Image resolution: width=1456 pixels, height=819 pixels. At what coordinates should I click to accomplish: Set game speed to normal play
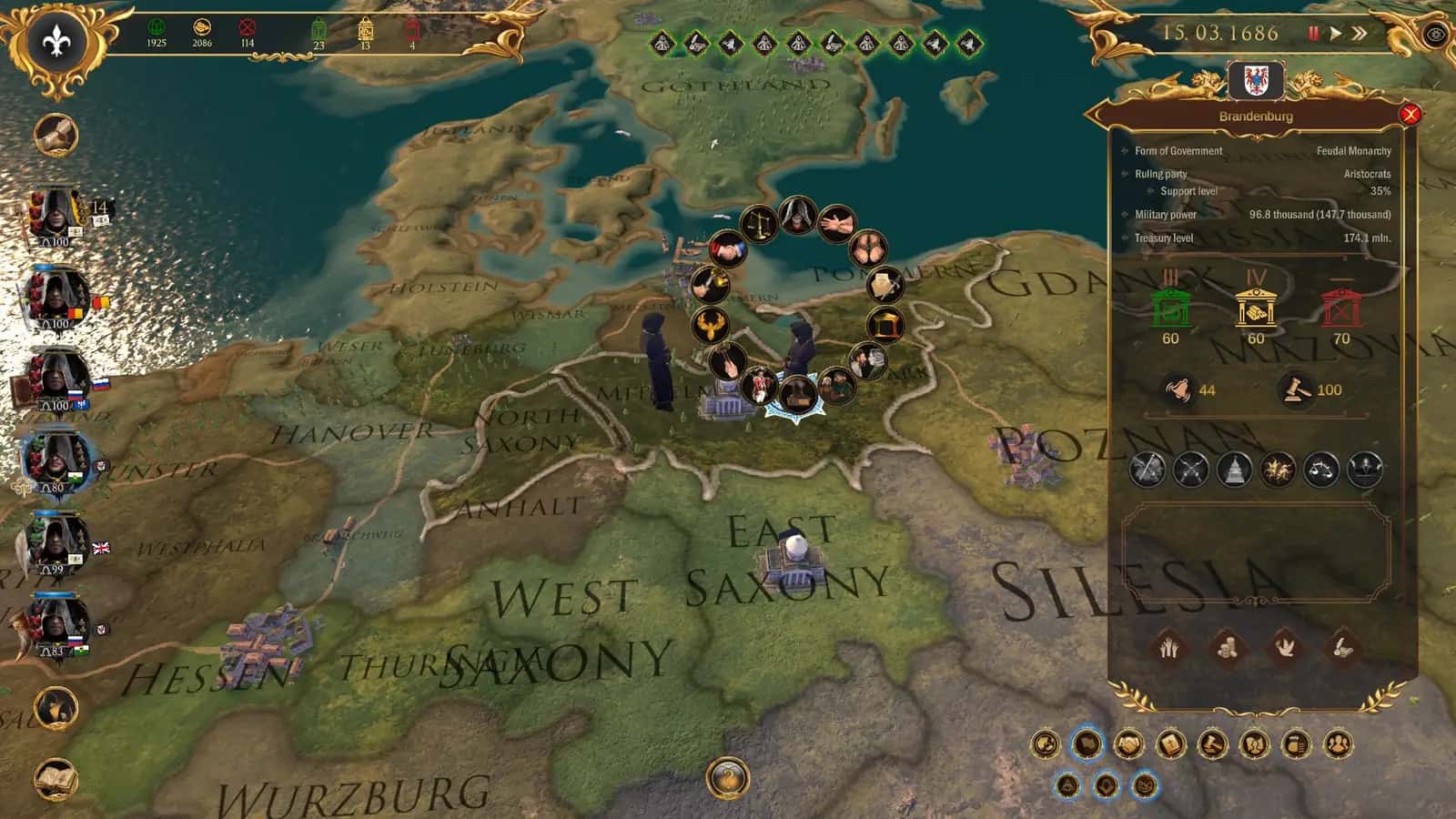coord(1335,34)
